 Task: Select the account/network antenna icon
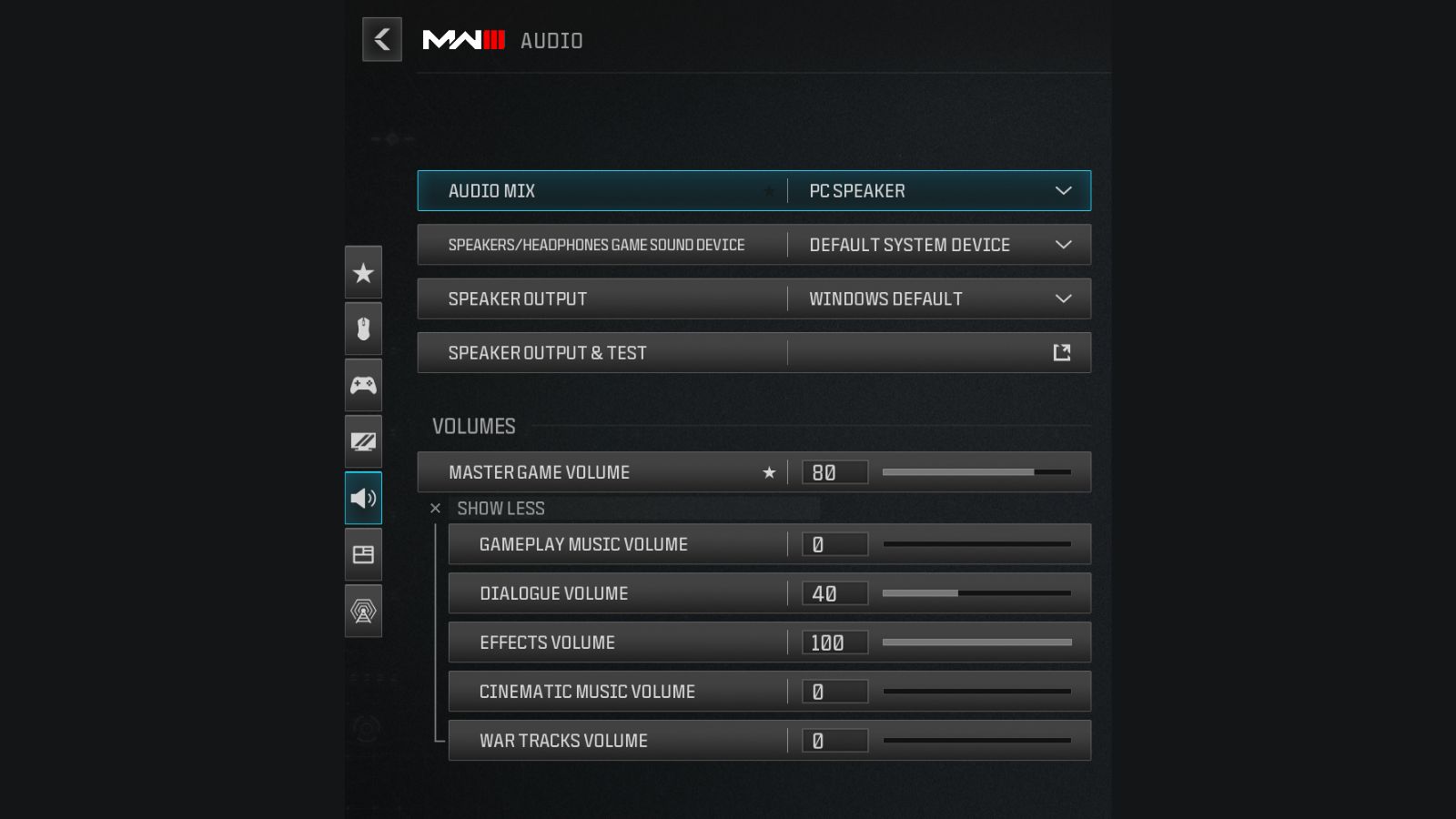coord(363,612)
